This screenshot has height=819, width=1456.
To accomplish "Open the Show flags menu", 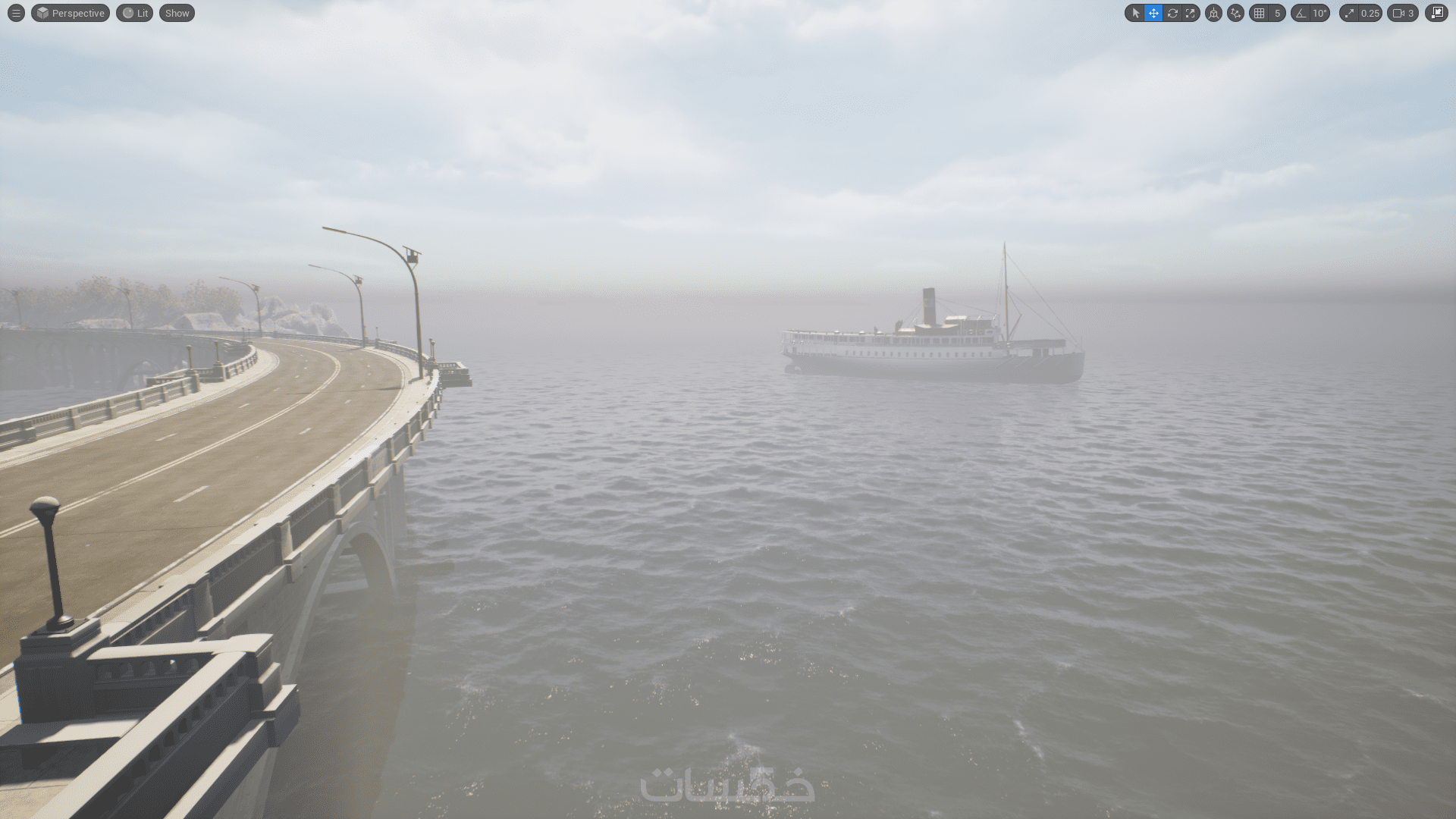I will tap(177, 13).
